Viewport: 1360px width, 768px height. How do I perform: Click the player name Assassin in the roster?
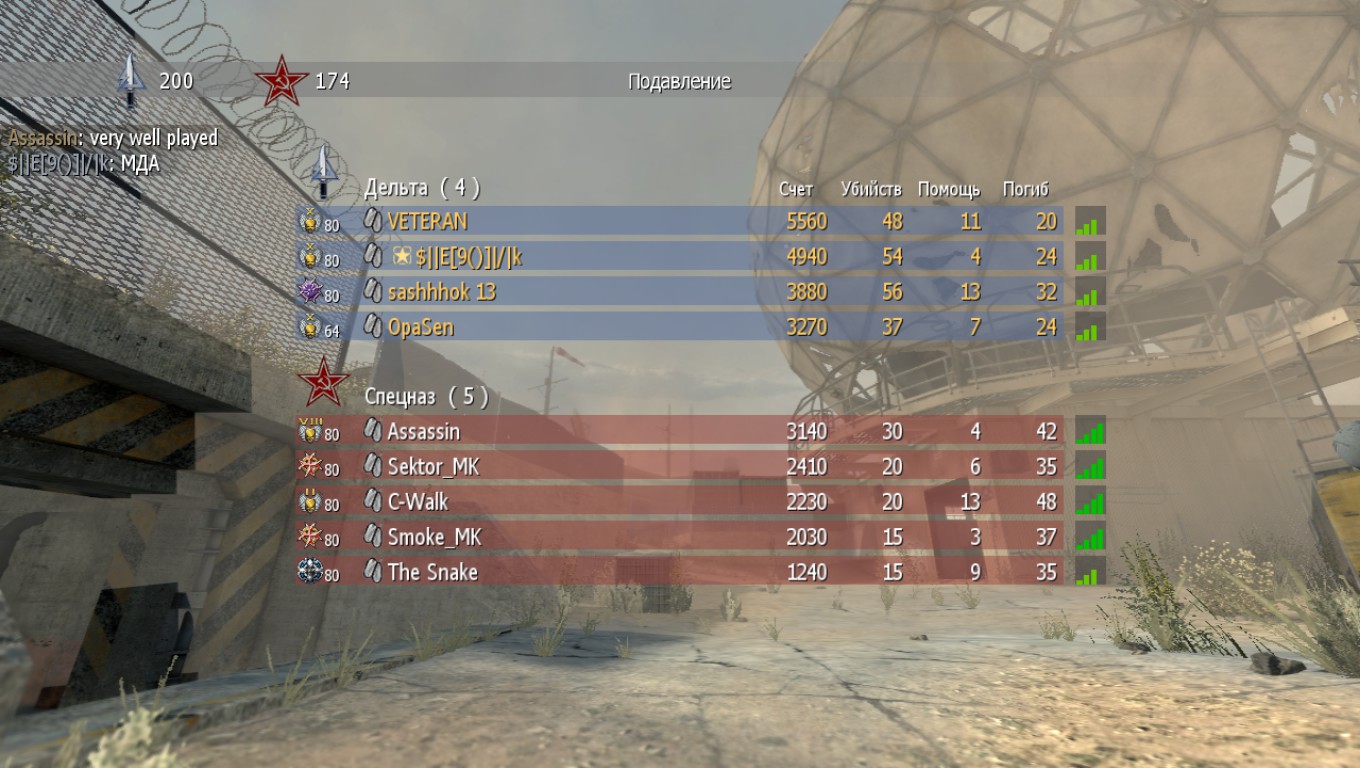click(425, 431)
